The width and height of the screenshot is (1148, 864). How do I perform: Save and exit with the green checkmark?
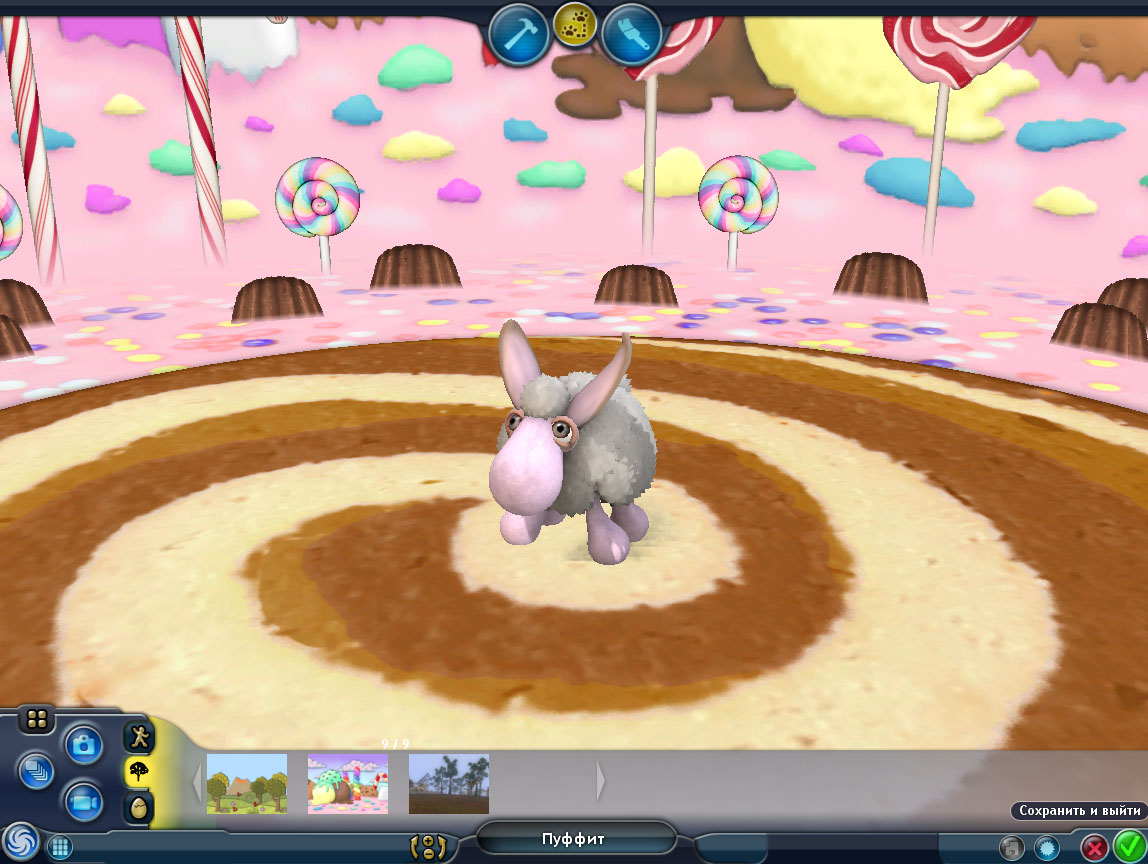[x=1129, y=847]
